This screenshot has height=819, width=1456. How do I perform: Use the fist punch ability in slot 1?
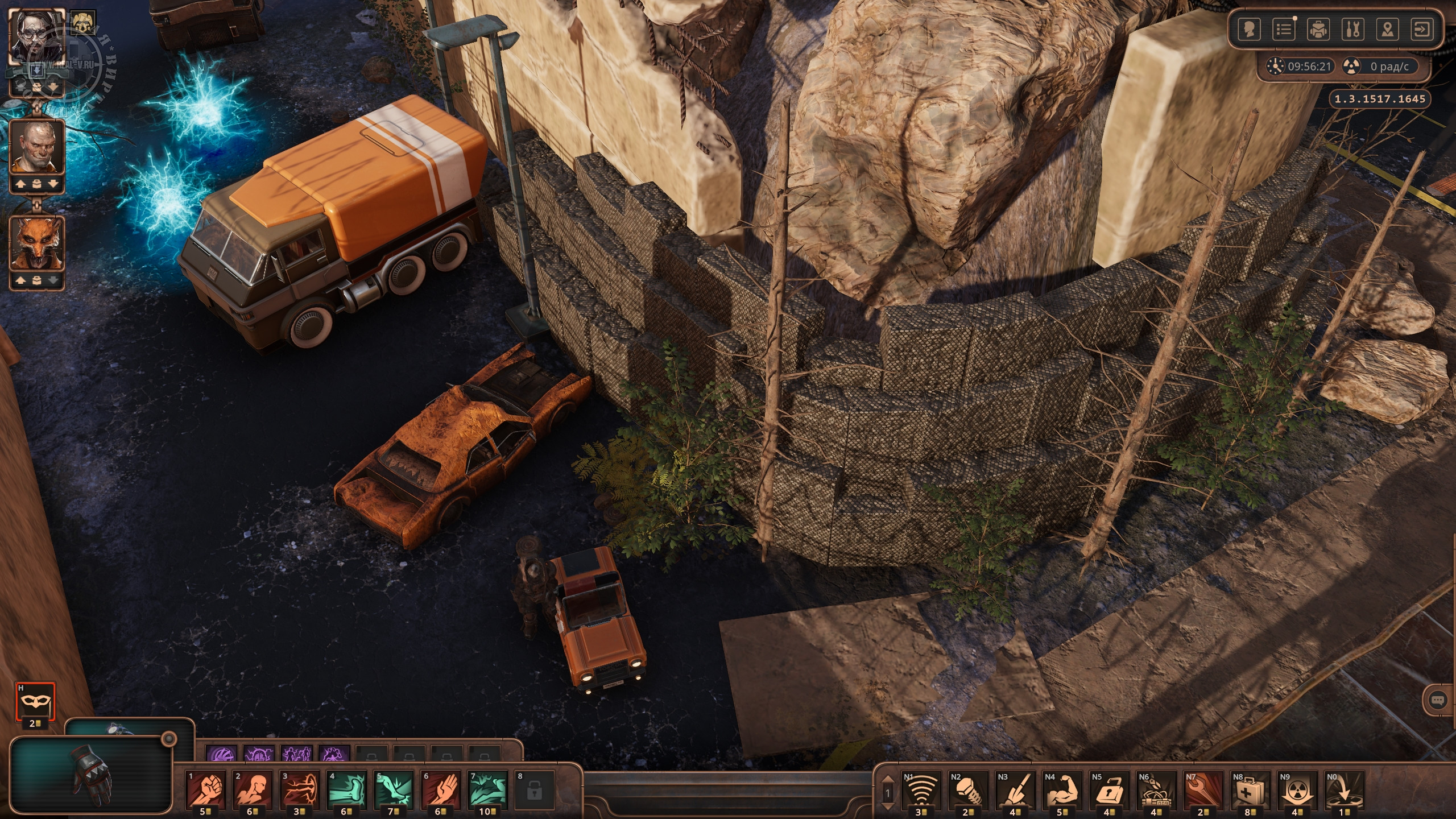(206, 789)
